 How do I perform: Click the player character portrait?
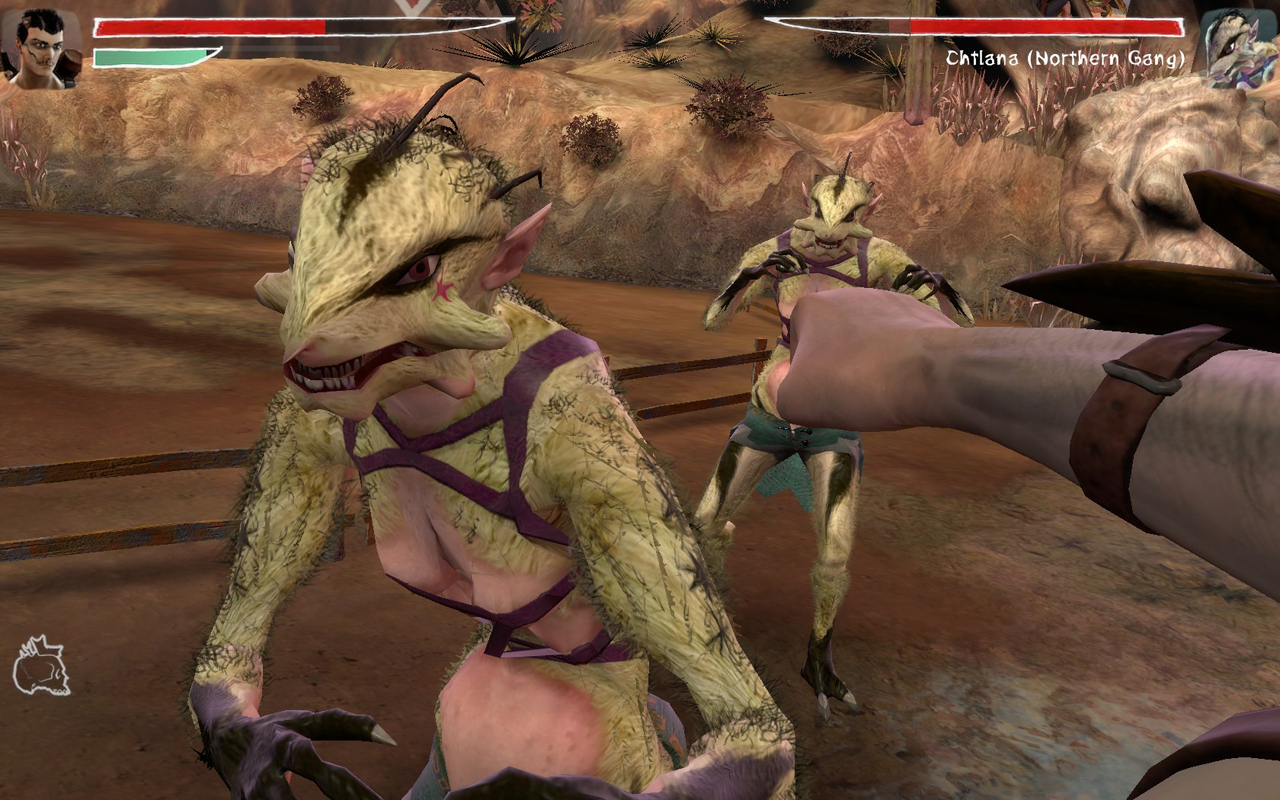[41, 47]
